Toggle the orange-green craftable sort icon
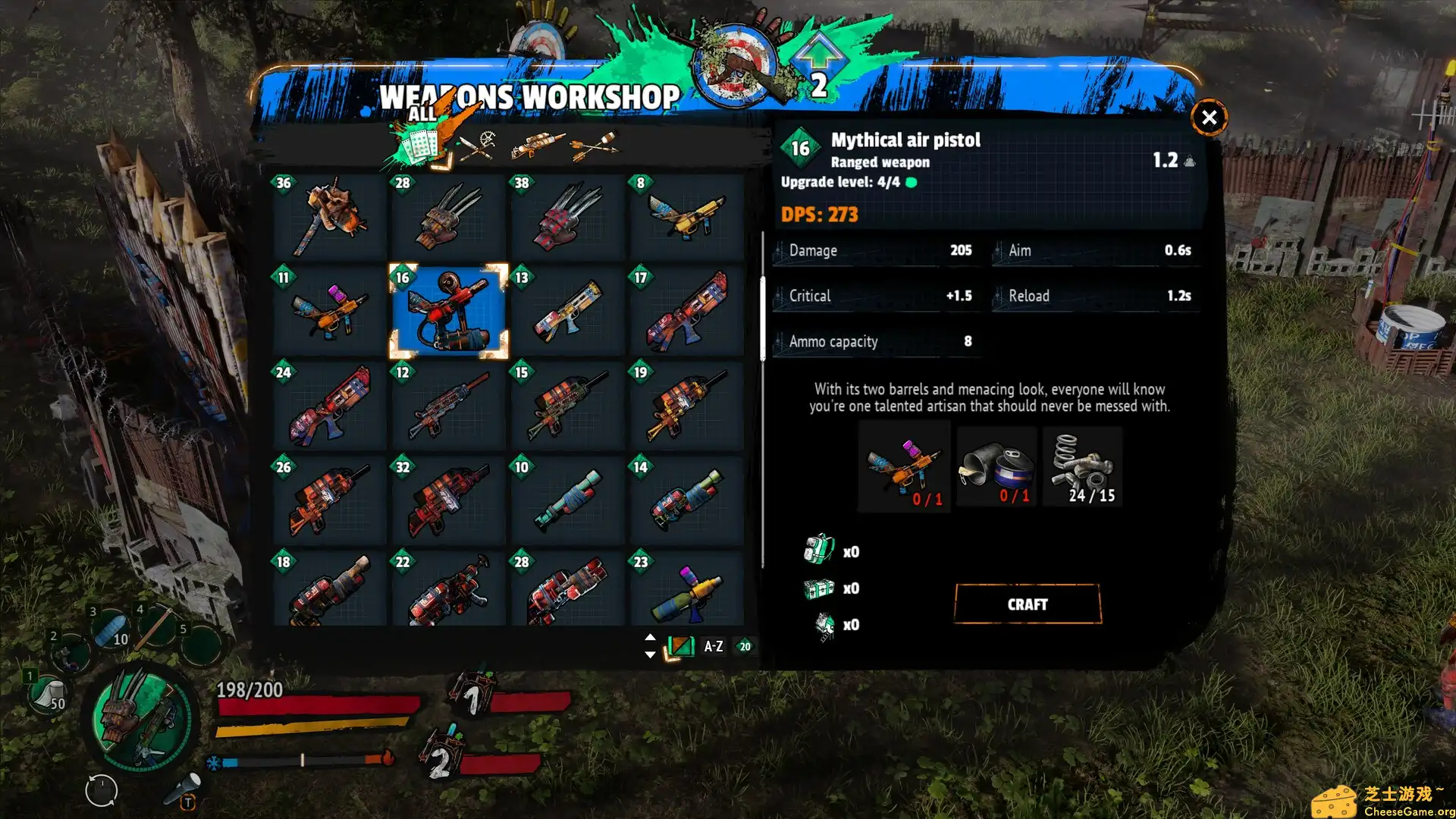 [x=680, y=647]
